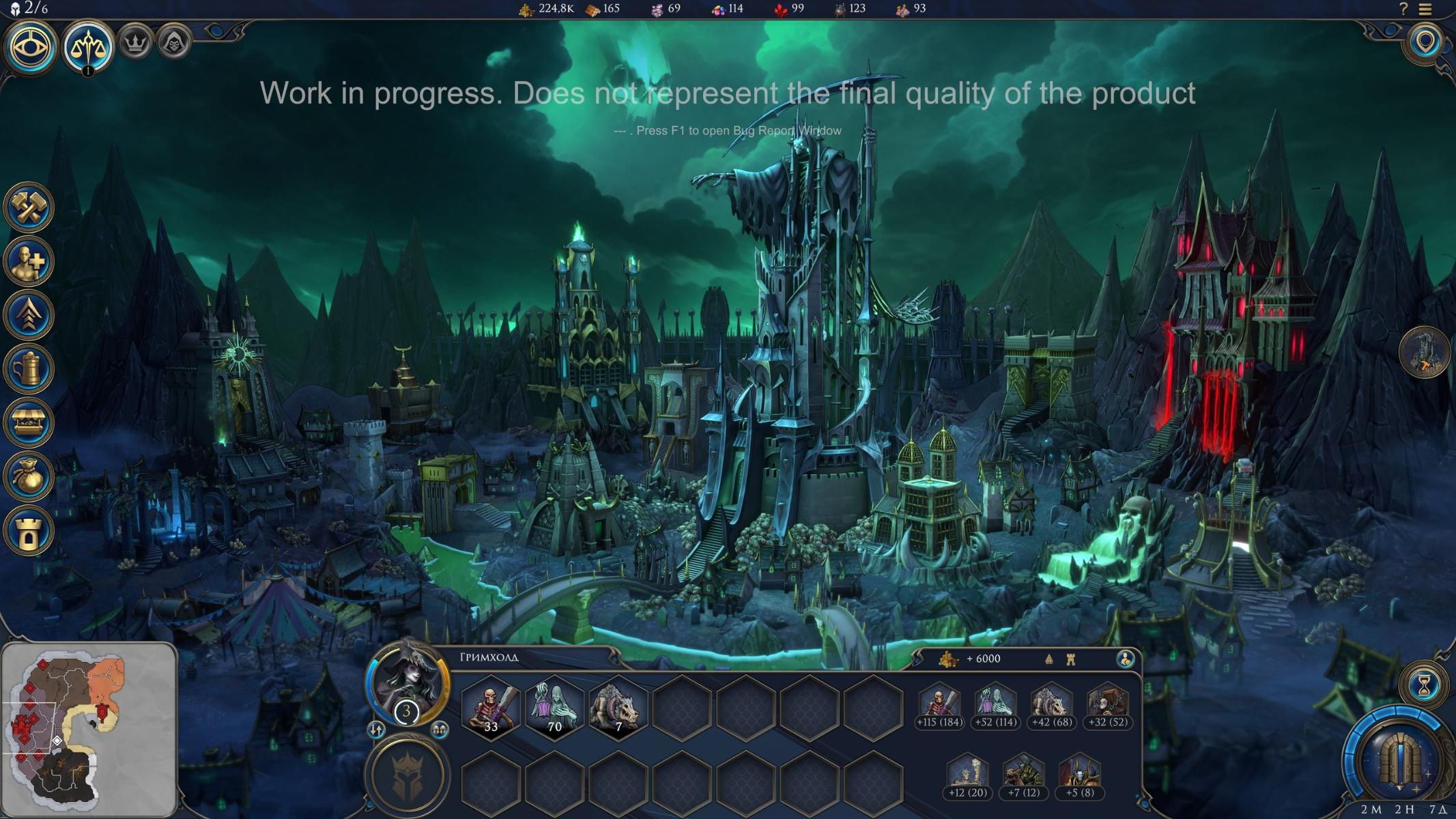The image size is (1456, 819).
Task: Open the marketplace stall icon
Action: [29, 423]
